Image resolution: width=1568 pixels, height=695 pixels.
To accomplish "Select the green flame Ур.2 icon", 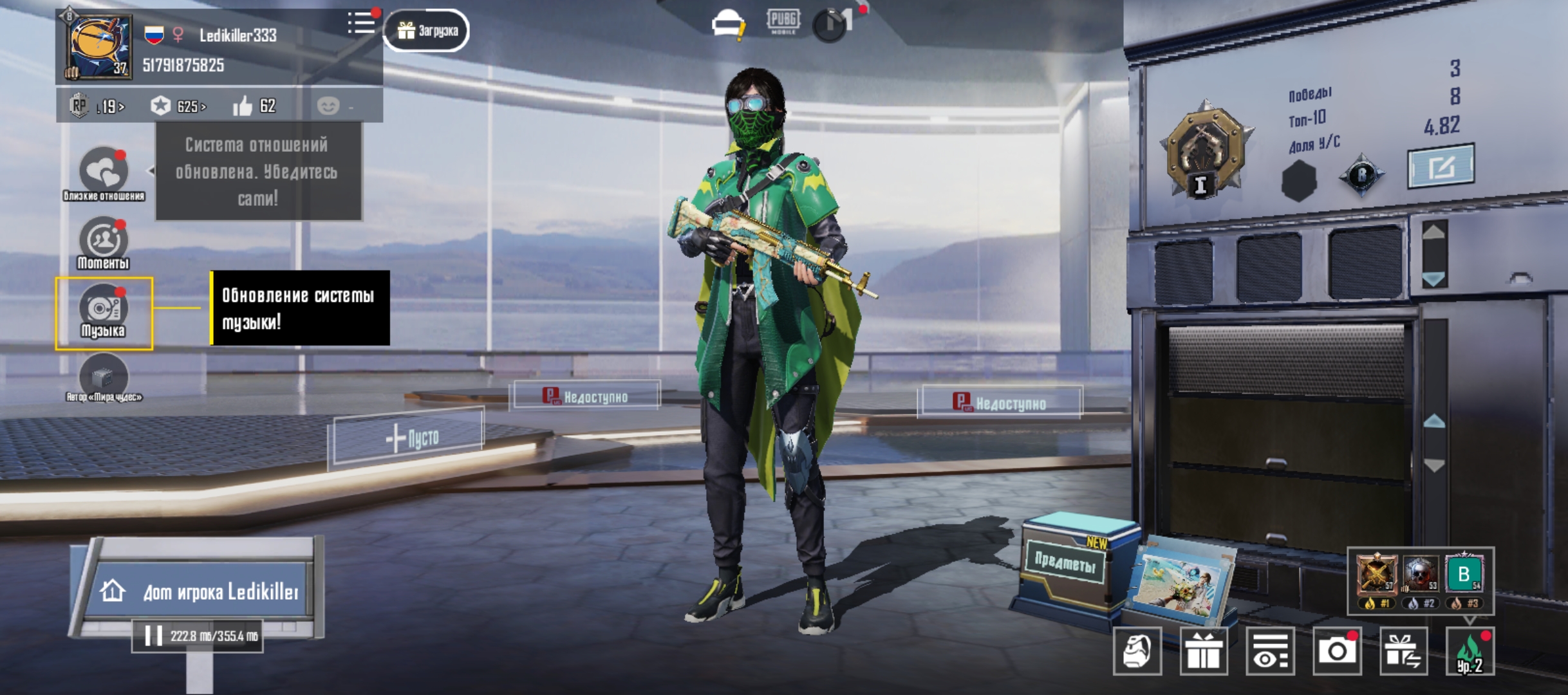I will 1470,651.
